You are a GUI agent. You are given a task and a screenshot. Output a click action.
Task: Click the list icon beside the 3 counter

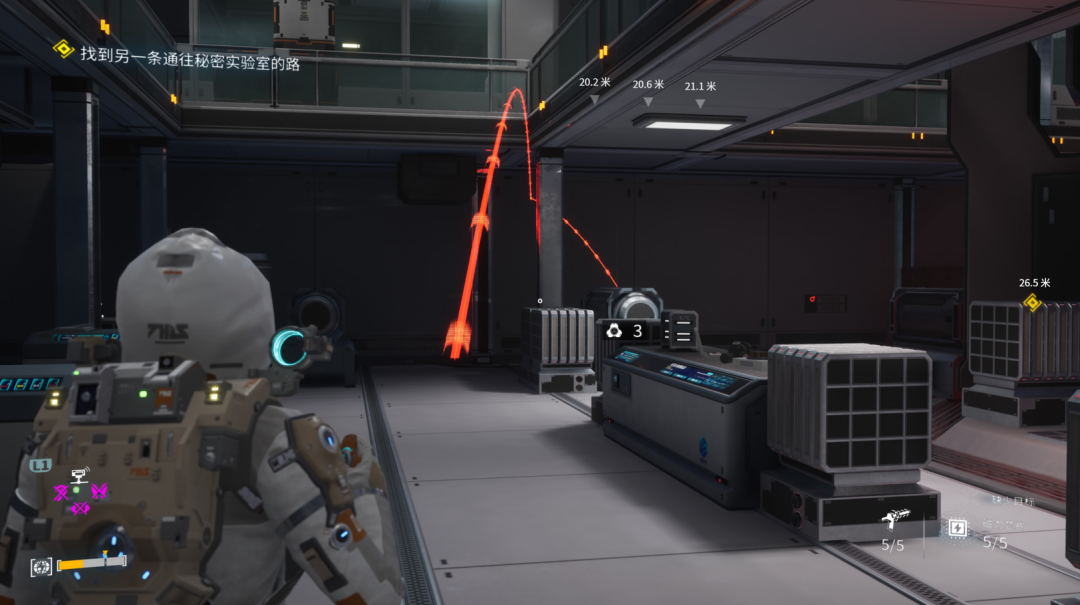(683, 331)
